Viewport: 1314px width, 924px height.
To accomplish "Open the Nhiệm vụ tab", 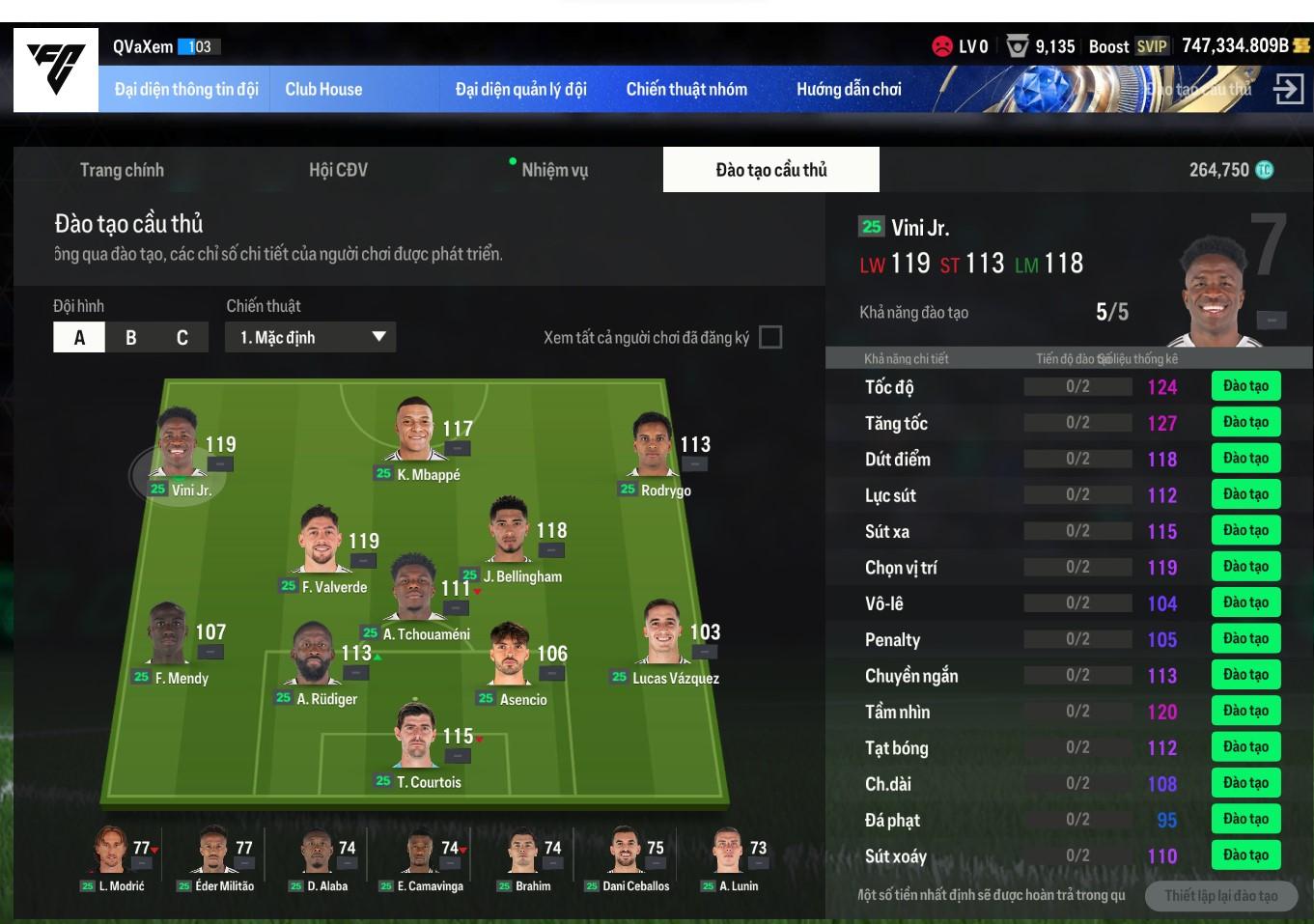I will pyautogui.click(x=554, y=170).
